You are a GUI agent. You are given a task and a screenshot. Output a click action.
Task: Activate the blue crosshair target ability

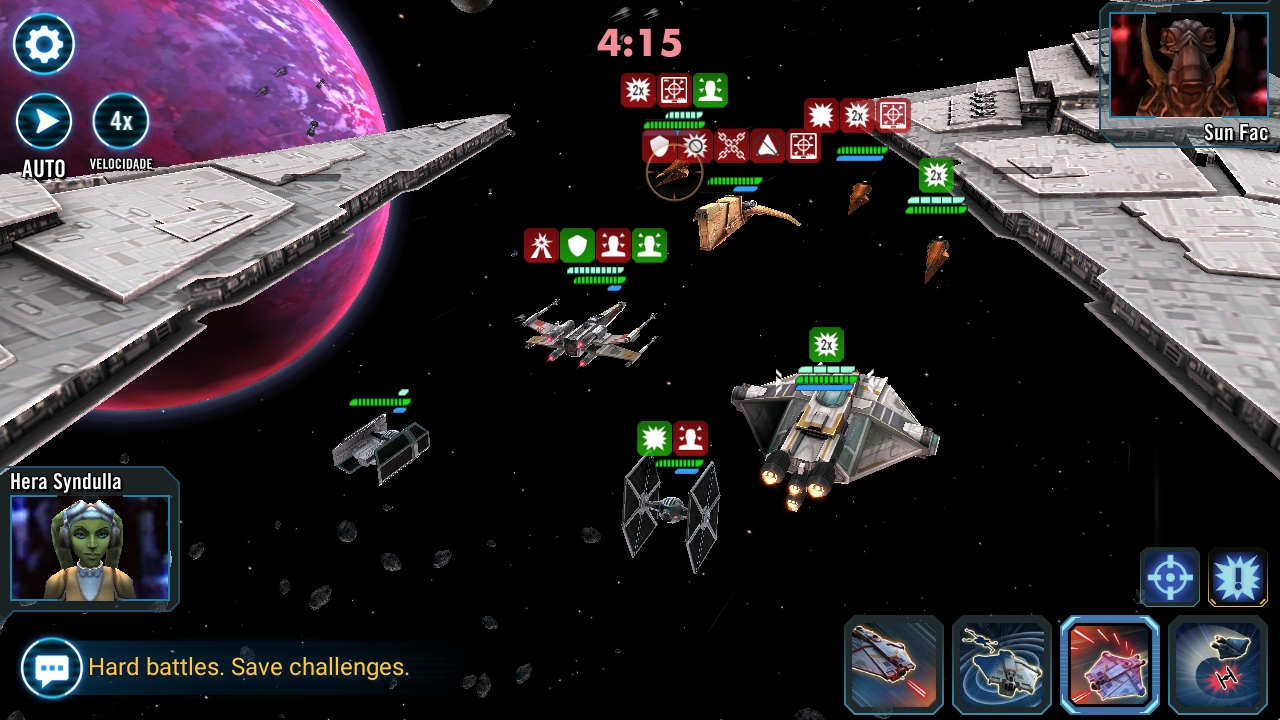point(1169,577)
